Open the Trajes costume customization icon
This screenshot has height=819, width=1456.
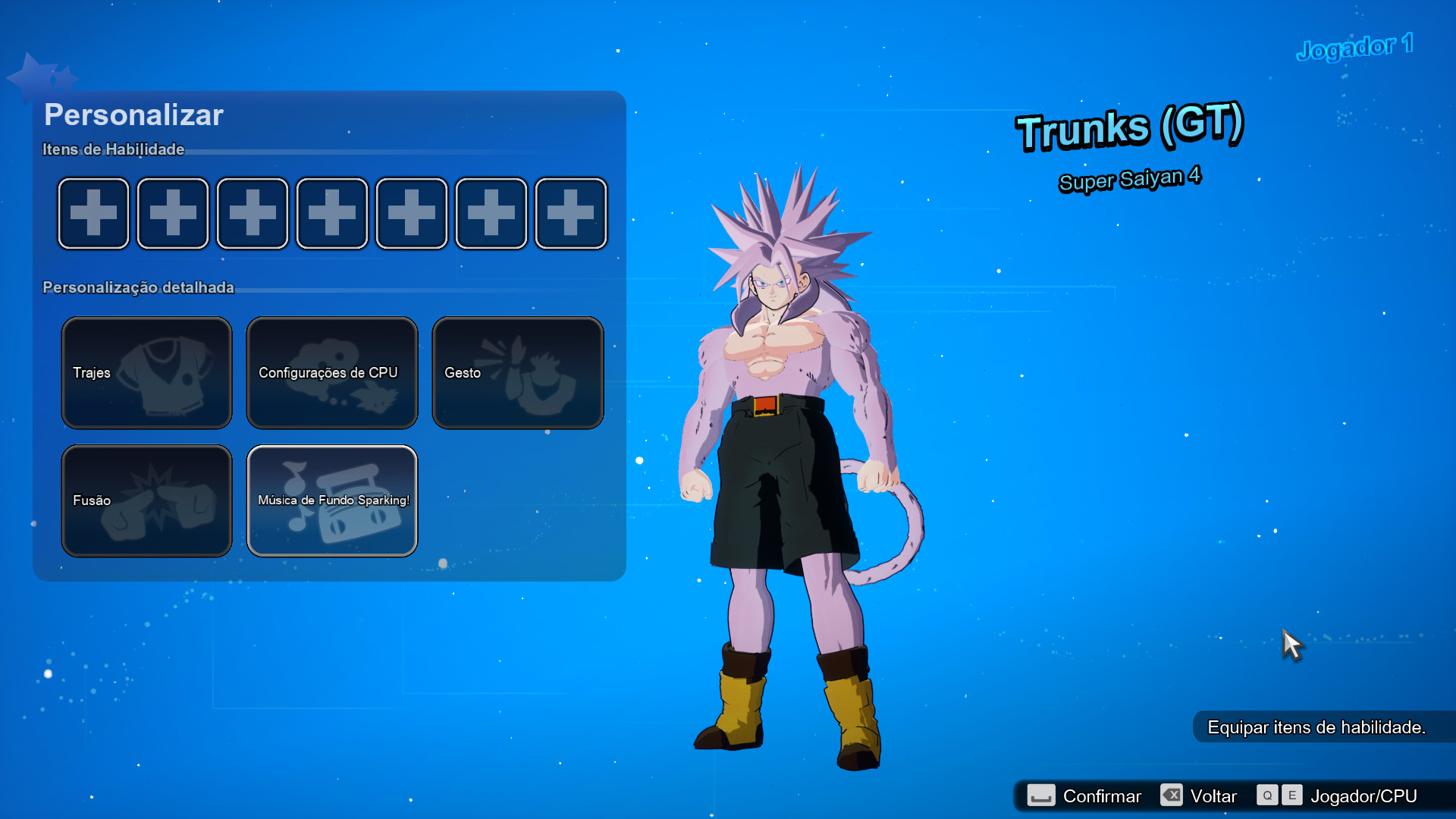pos(146,372)
